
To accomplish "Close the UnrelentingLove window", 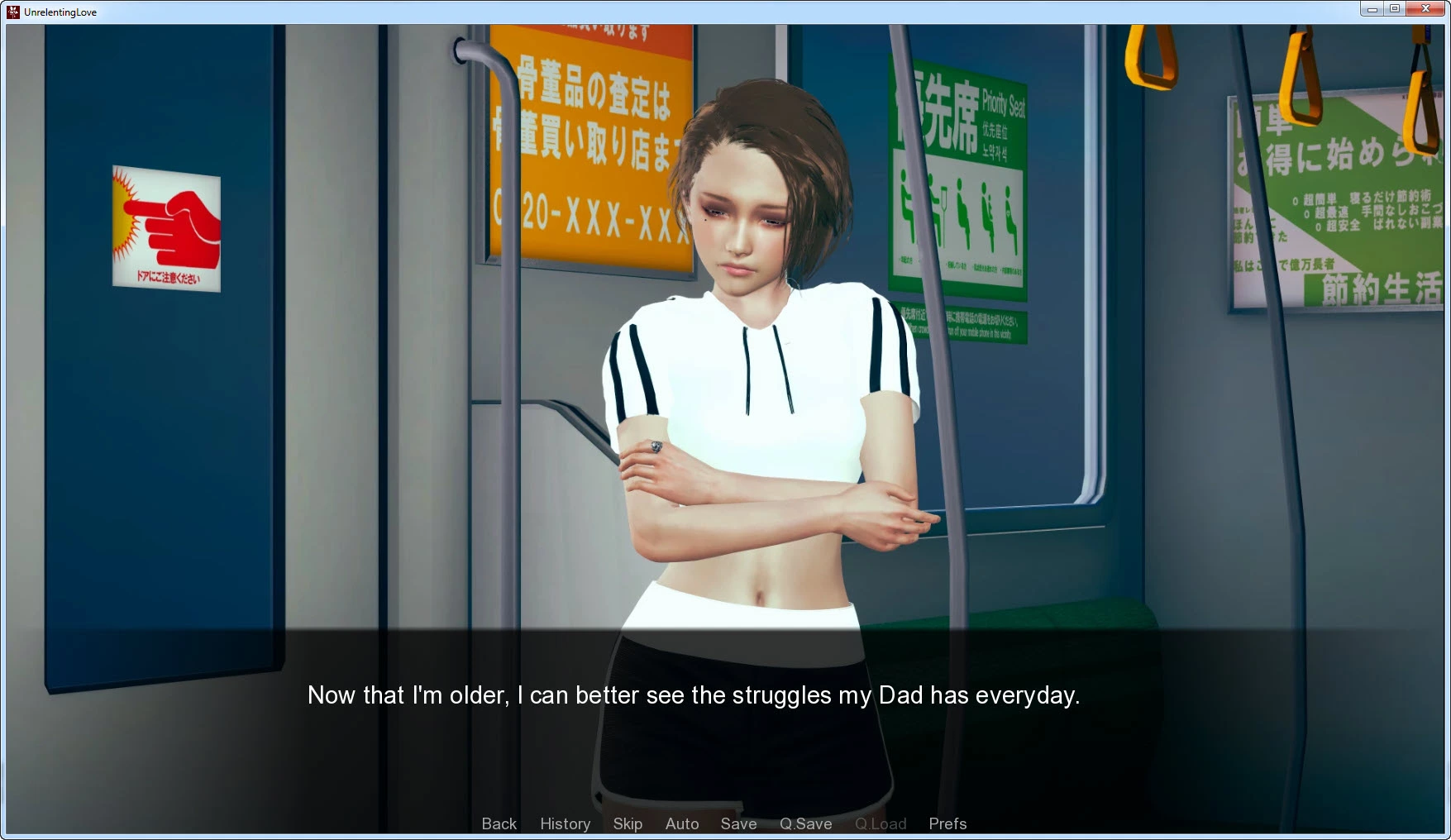I will 1425,9.
